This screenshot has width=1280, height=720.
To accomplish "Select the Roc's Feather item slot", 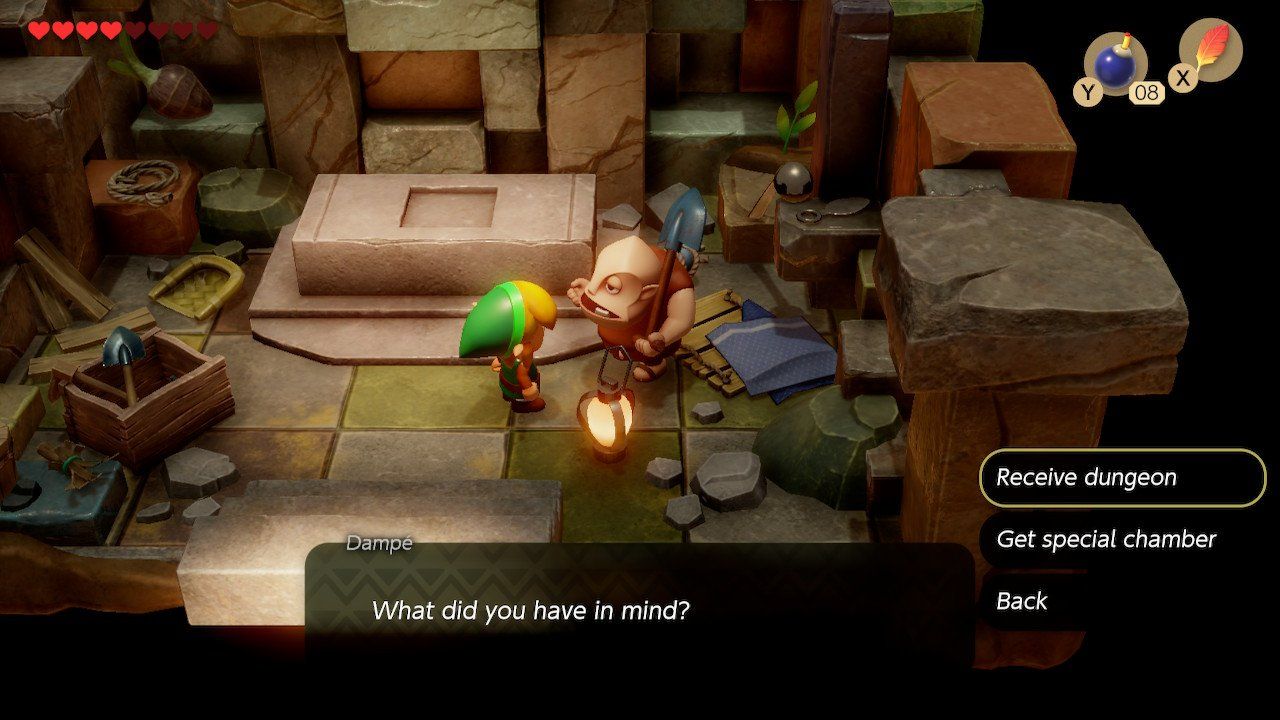I will tap(1211, 51).
